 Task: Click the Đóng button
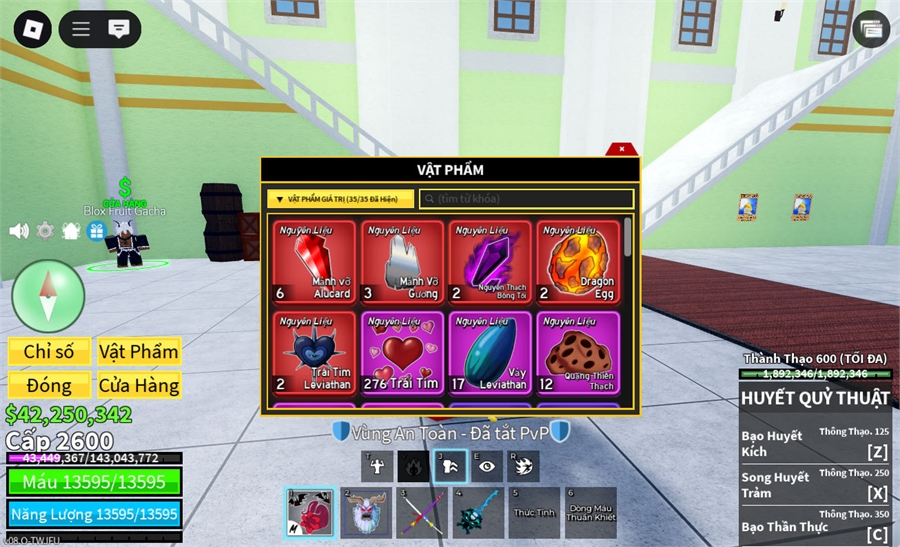pyautogui.click(x=49, y=385)
